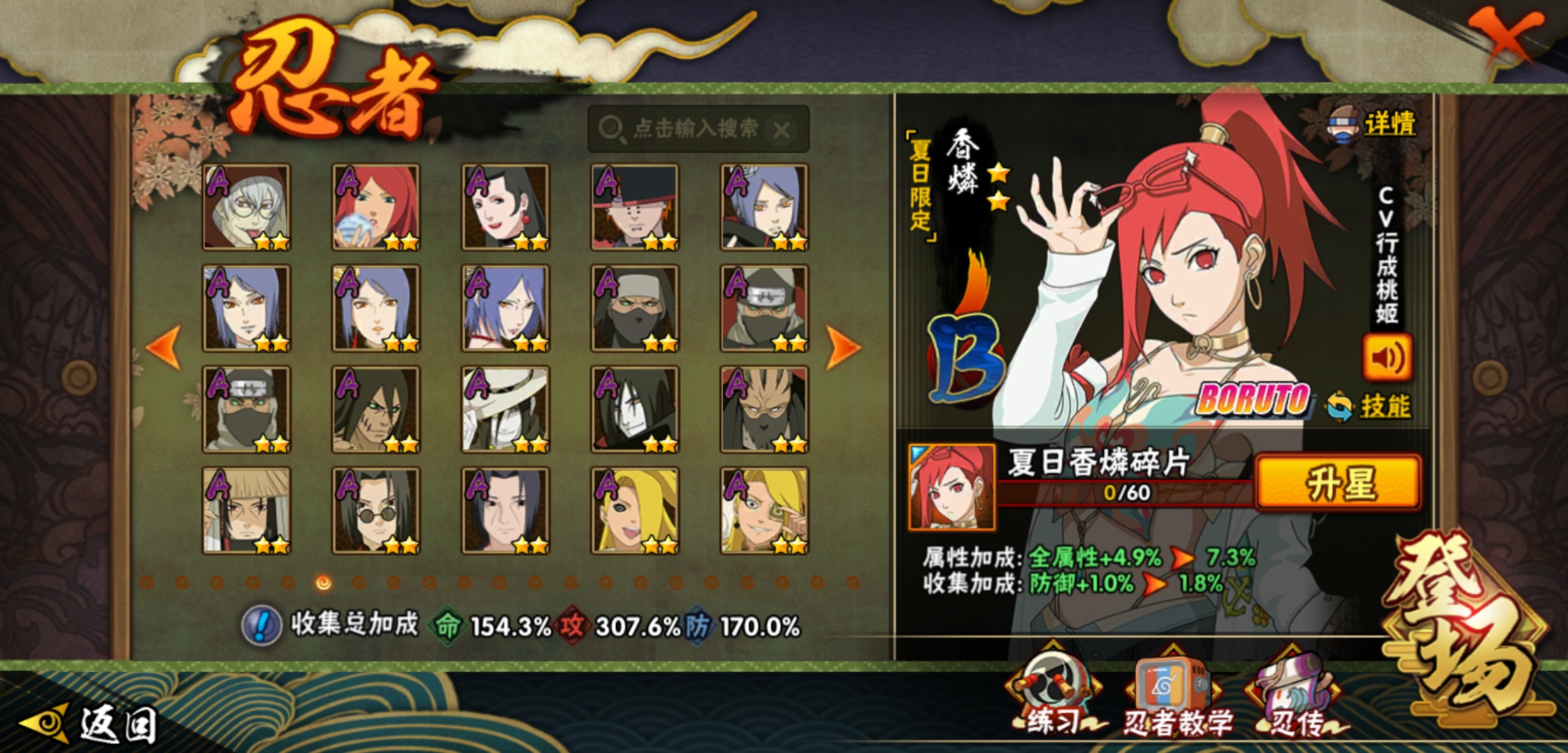Clear the search box with its X

[x=783, y=130]
